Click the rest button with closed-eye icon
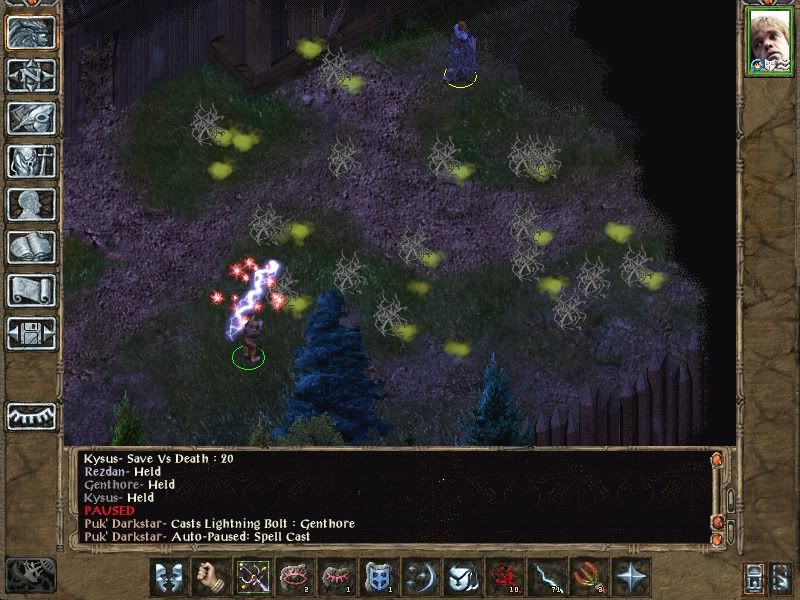This screenshot has height=600, width=800. [31, 415]
